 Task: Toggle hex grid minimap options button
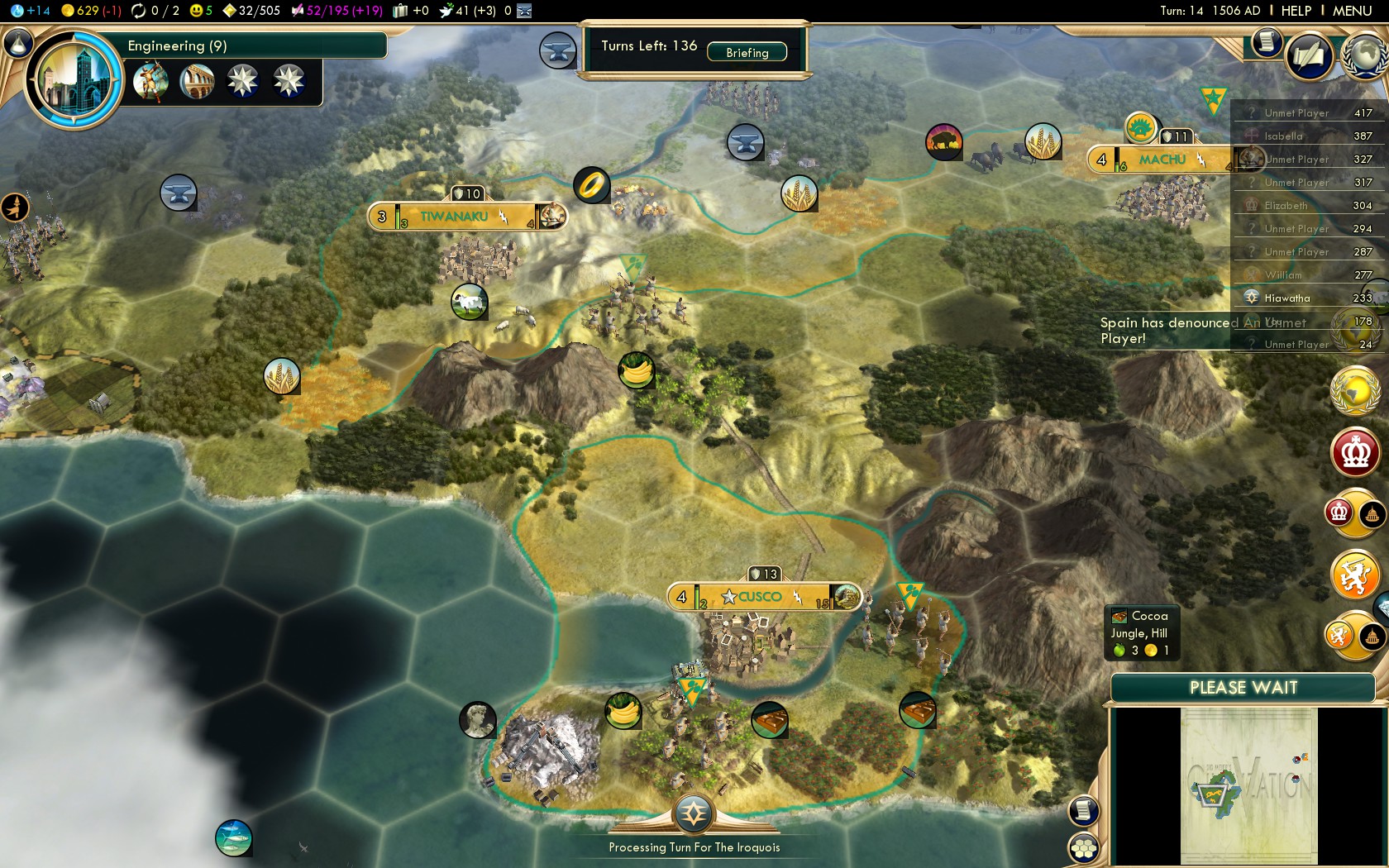coord(1084,848)
